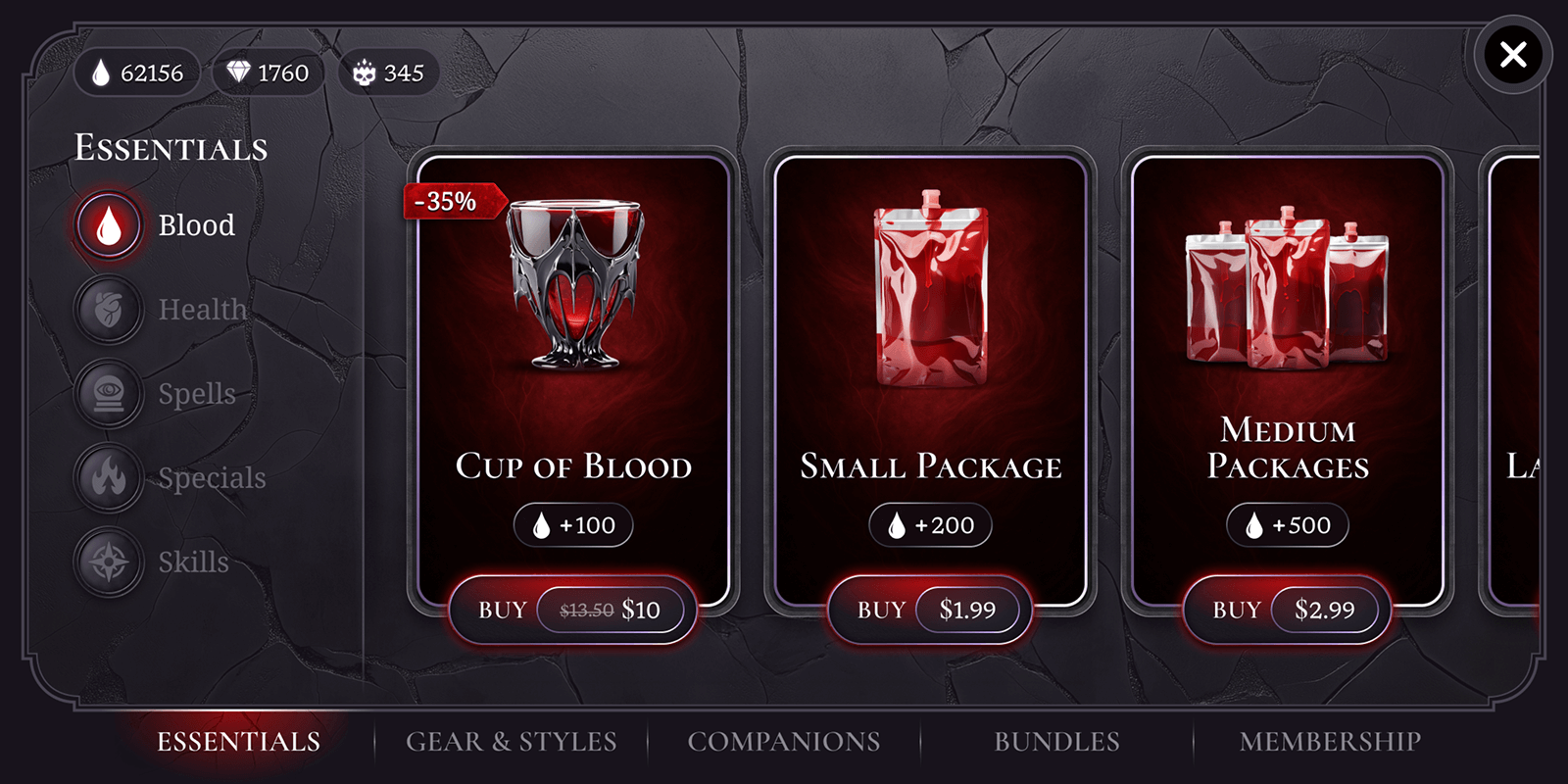Open the +100 blood reward detail on Cup of Blood
Screen dimensions: 1568x784
(572, 524)
